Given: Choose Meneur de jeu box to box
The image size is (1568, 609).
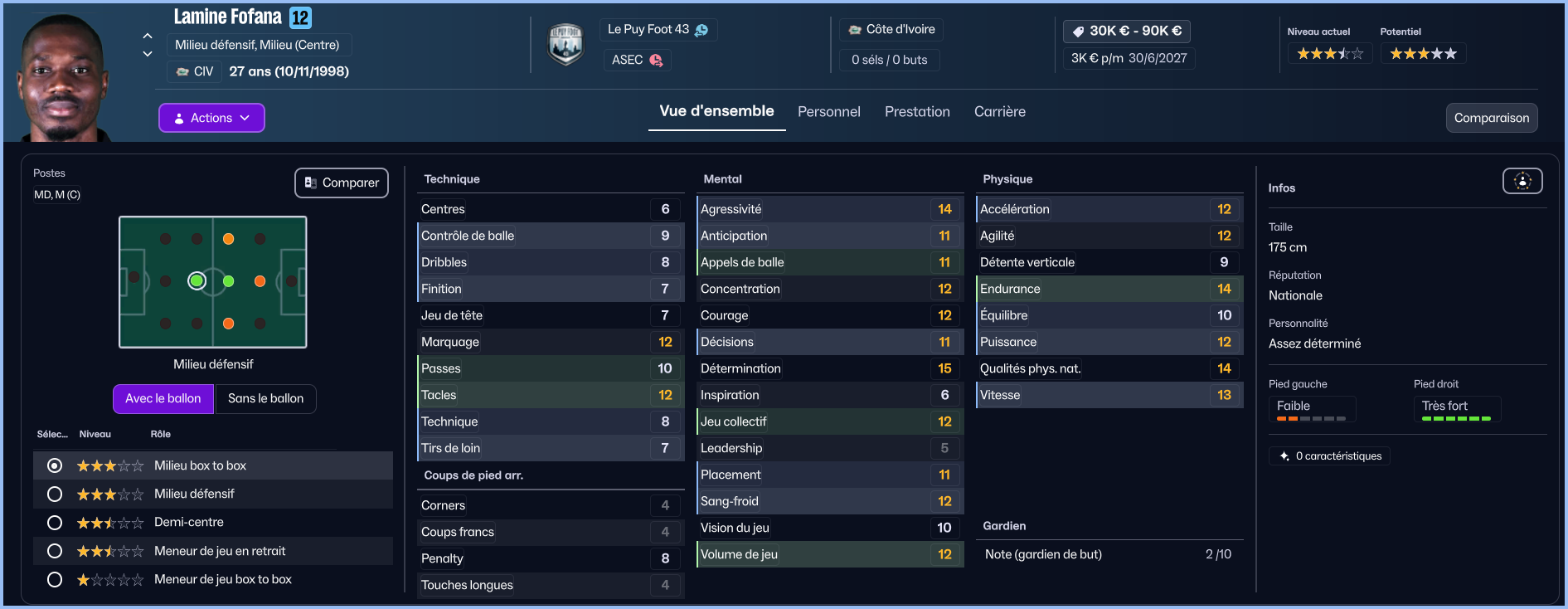Looking at the screenshot, I should 55,579.
